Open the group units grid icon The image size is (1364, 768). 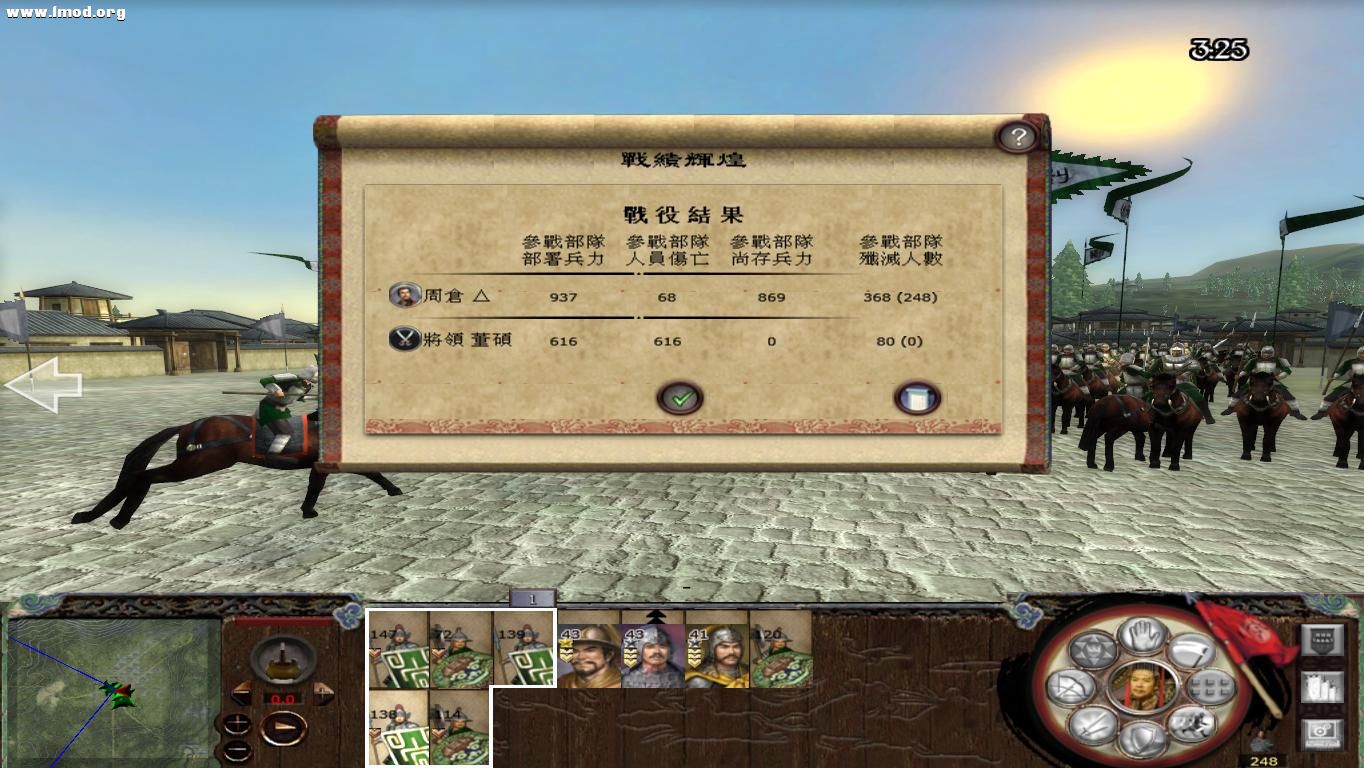tap(1208, 687)
